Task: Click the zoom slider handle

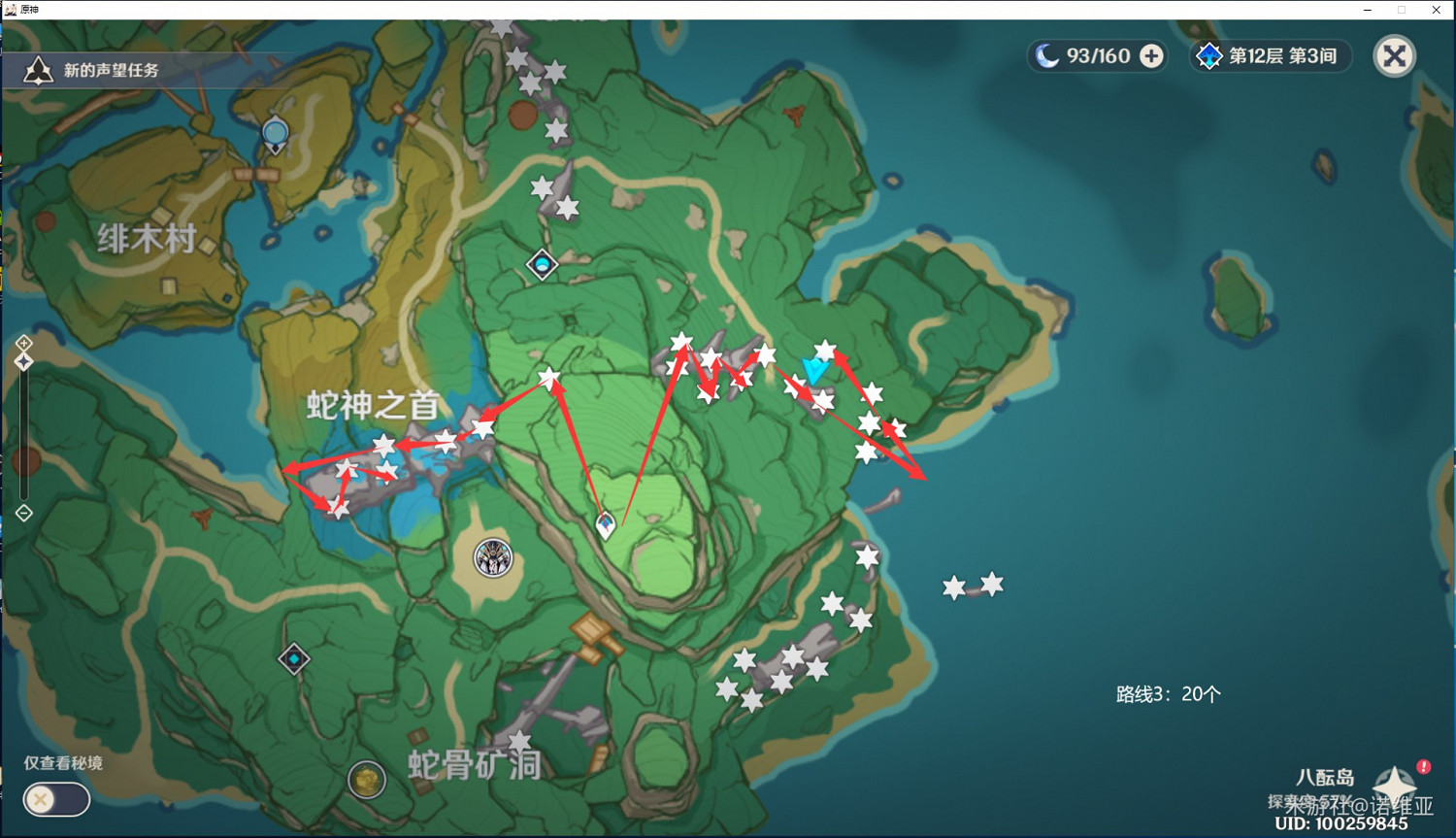Action: tap(22, 361)
